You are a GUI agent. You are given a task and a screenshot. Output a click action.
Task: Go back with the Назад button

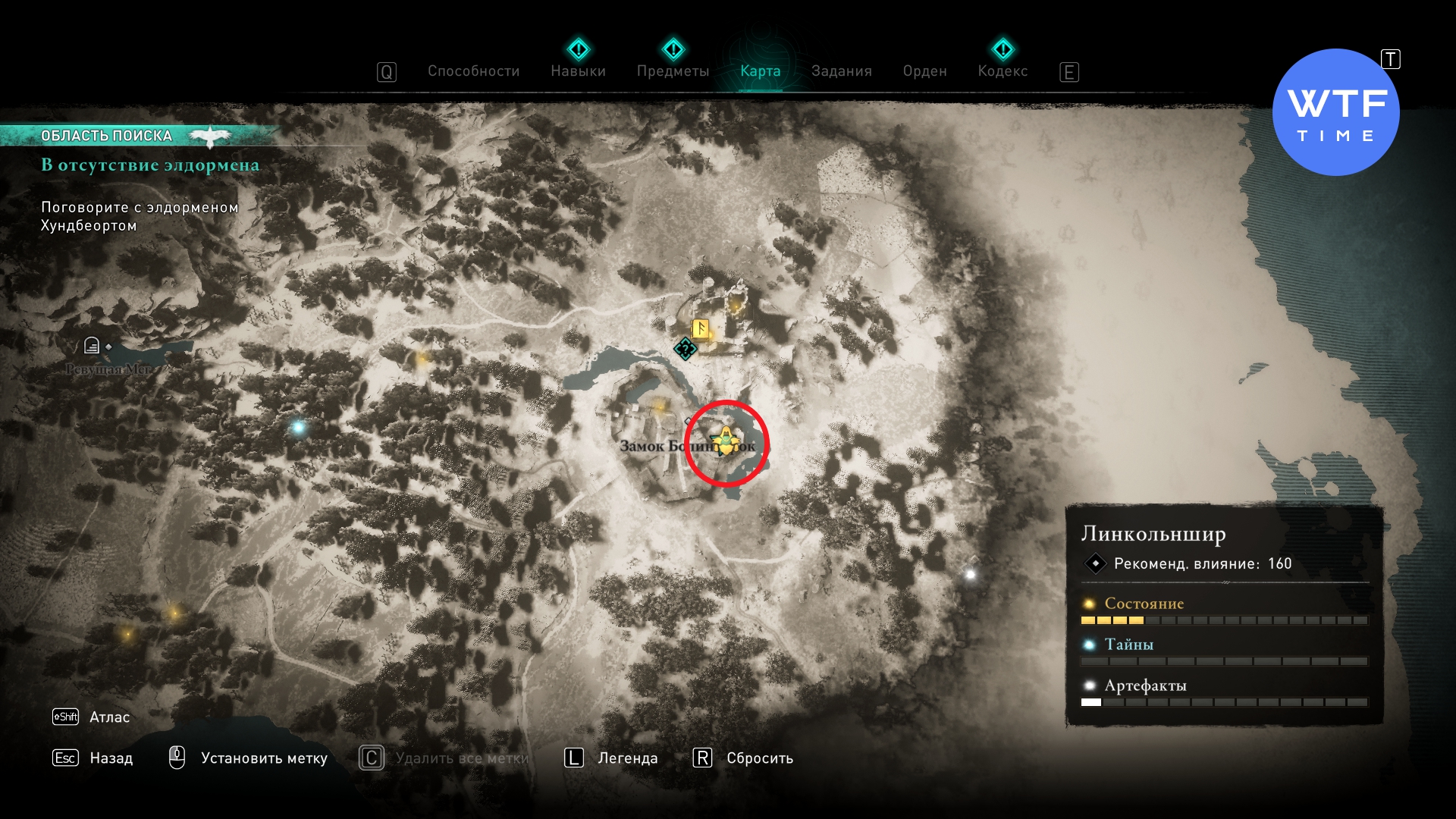111,758
